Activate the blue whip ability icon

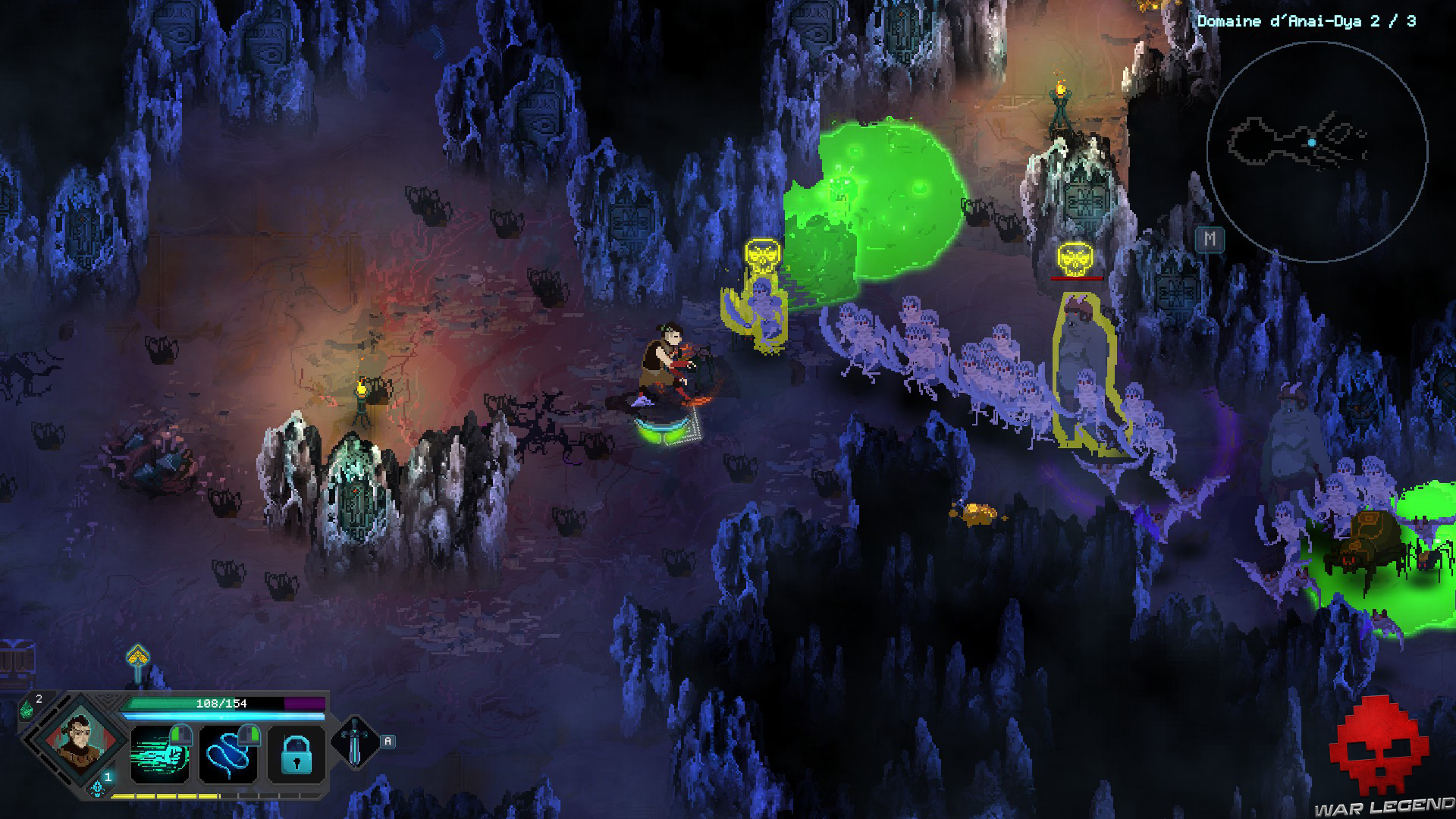(228, 755)
